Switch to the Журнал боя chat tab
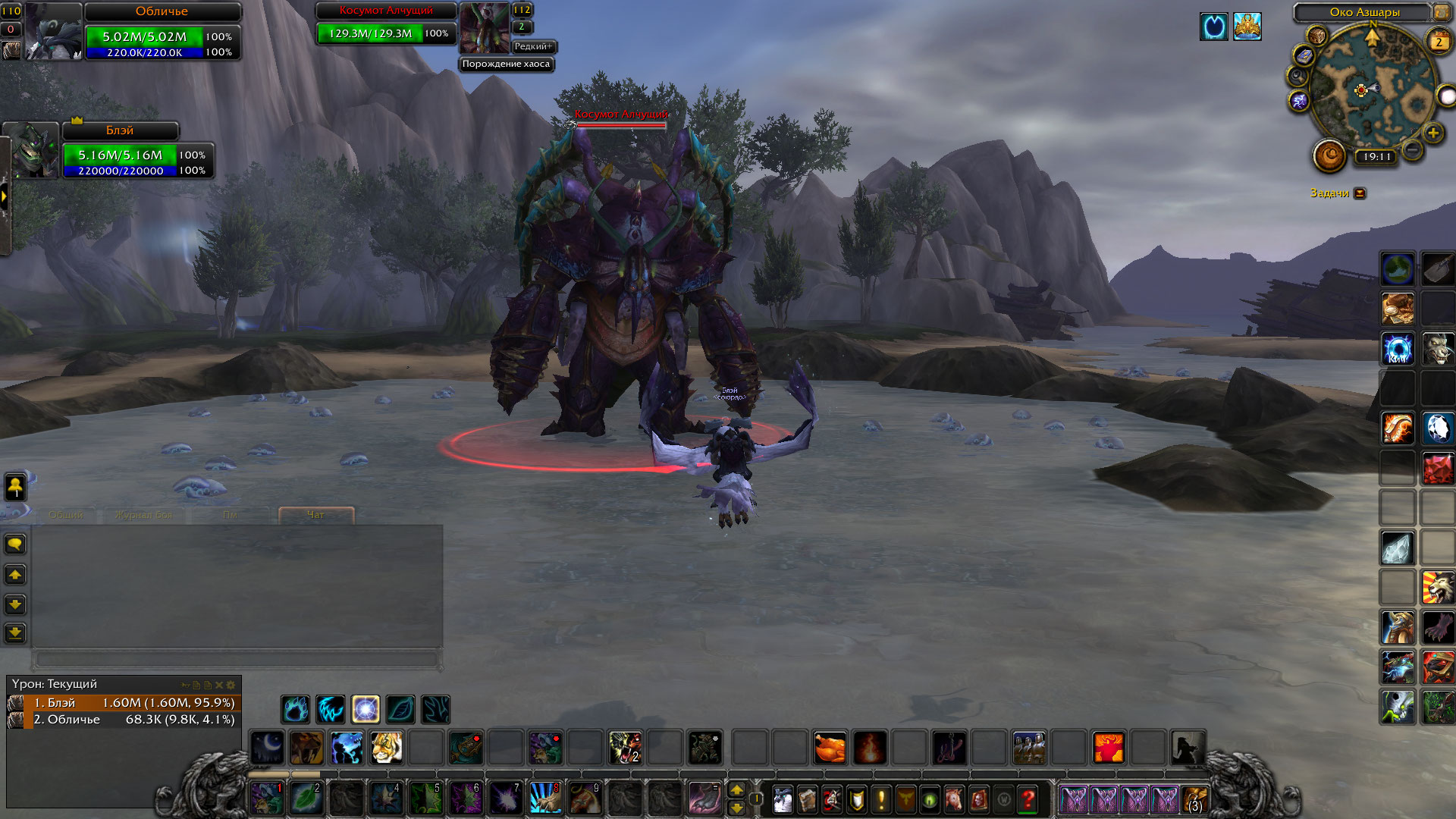The width and height of the screenshot is (1456, 819). [x=144, y=515]
